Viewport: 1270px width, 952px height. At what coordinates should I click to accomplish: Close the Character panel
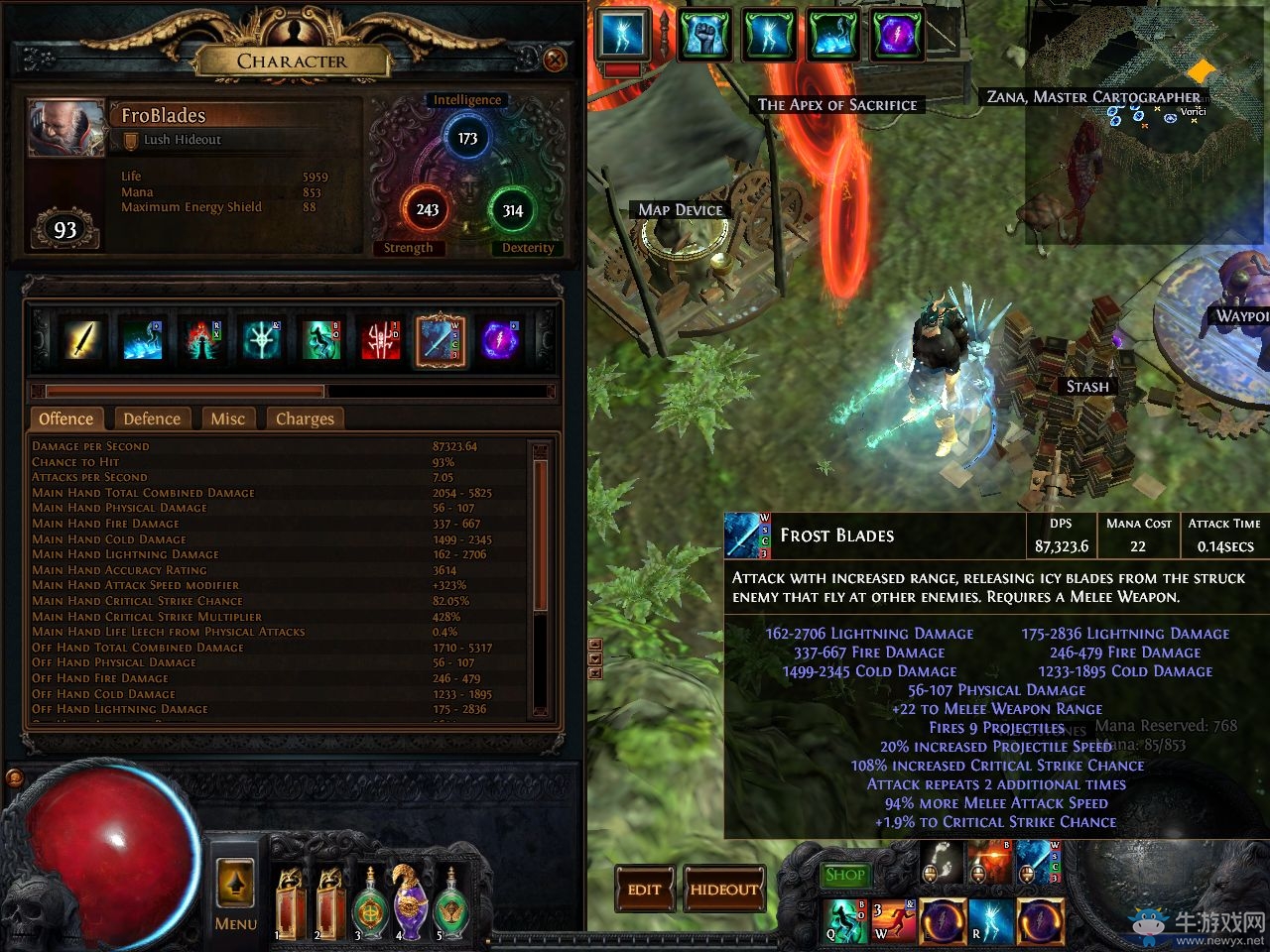[x=555, y=60]
